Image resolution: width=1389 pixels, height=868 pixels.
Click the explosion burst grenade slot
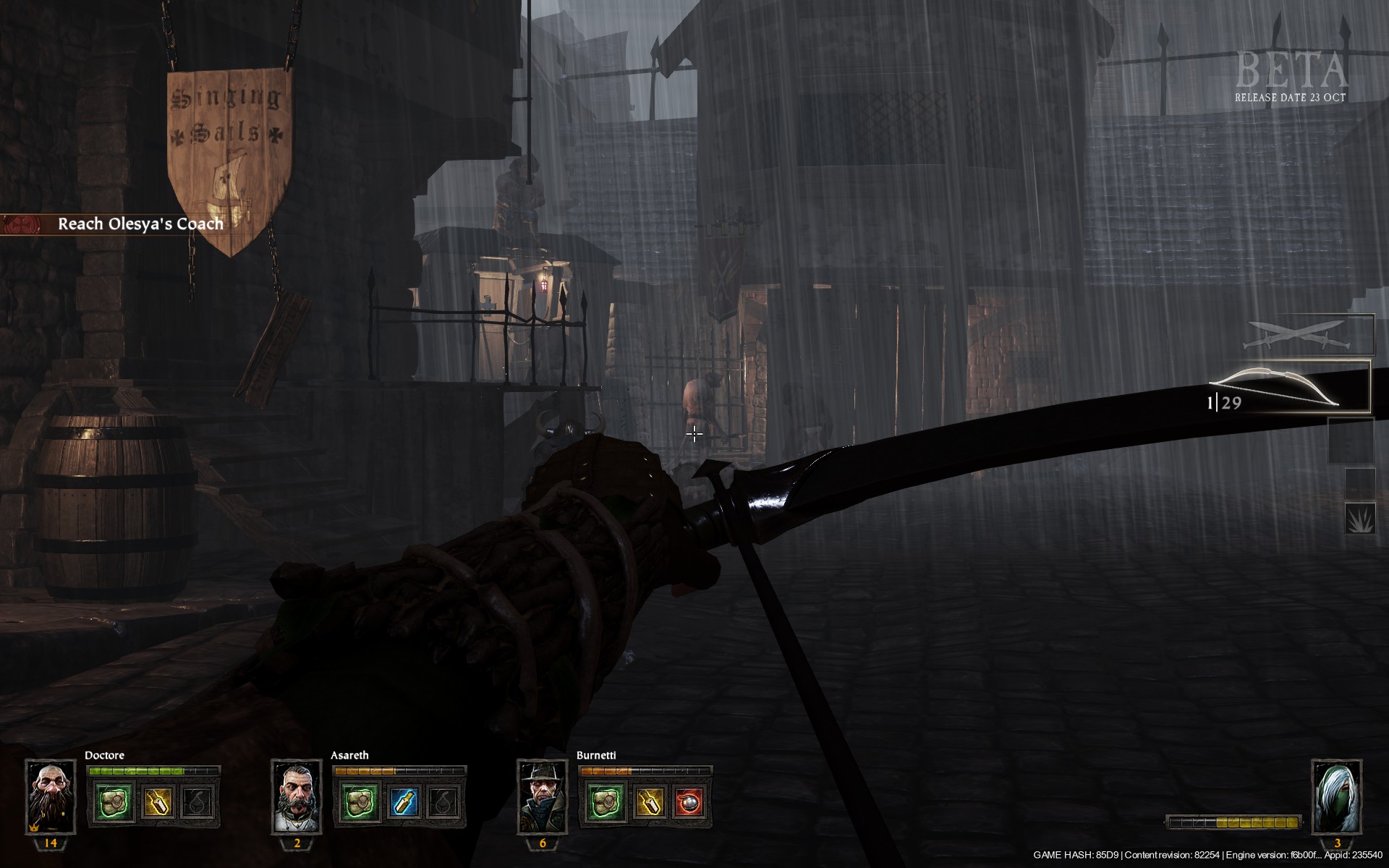(x=1359, y=519)
